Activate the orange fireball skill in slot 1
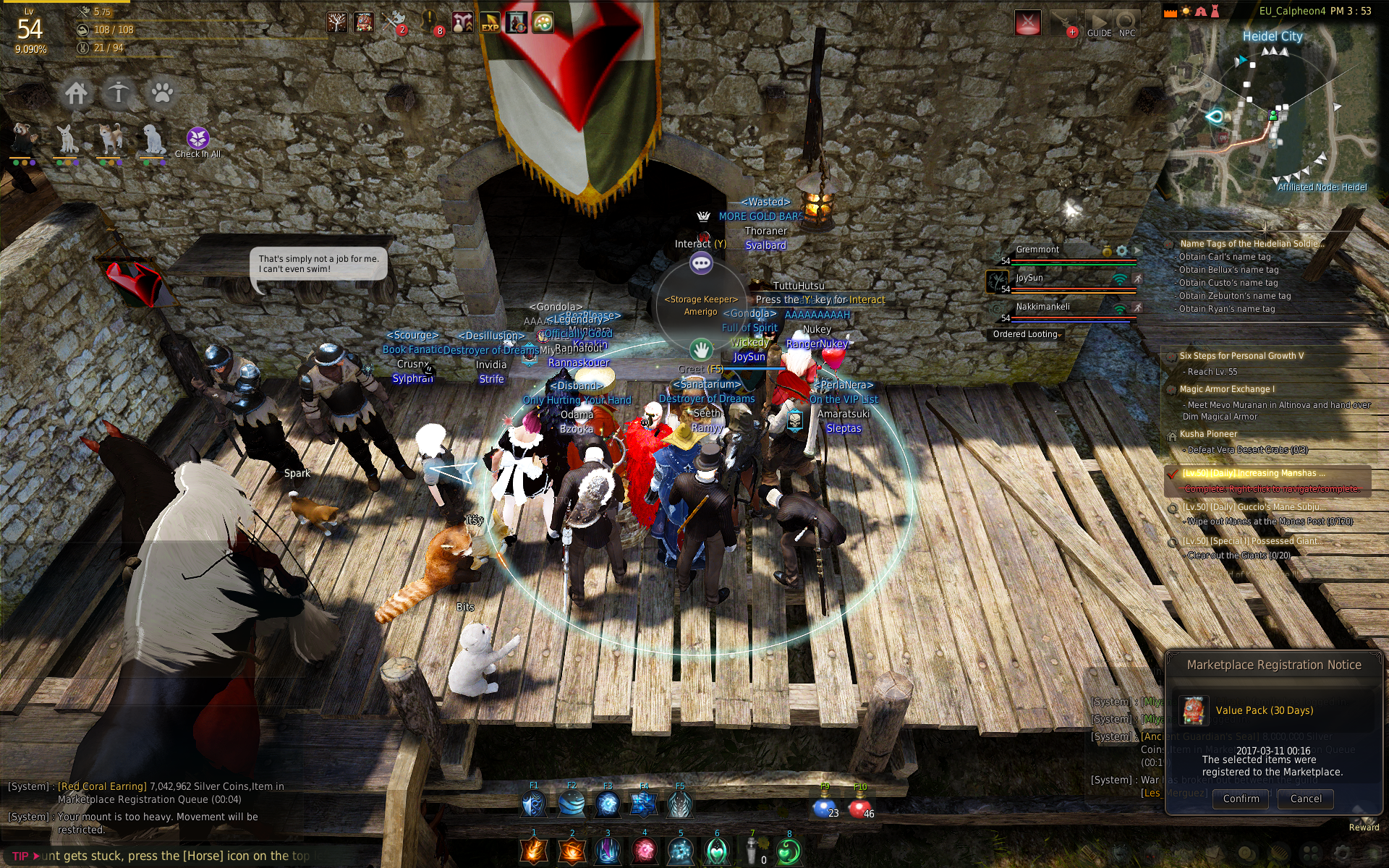Image resolution: width=1389 pixels, height=868 pixels. point(535,851)
